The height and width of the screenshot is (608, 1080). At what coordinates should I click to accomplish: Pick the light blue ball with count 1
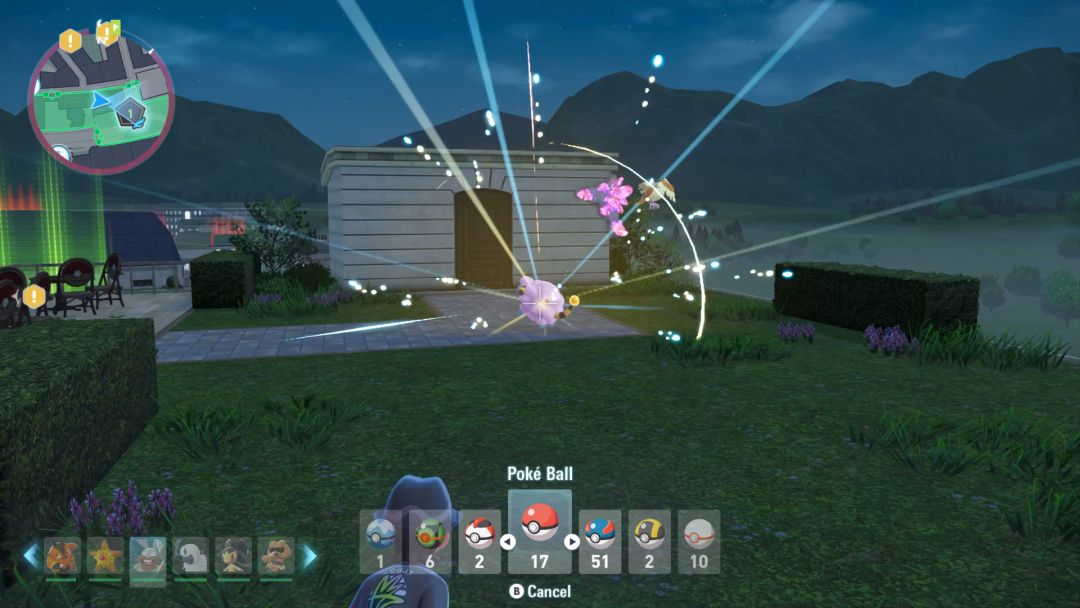[381, 542]
